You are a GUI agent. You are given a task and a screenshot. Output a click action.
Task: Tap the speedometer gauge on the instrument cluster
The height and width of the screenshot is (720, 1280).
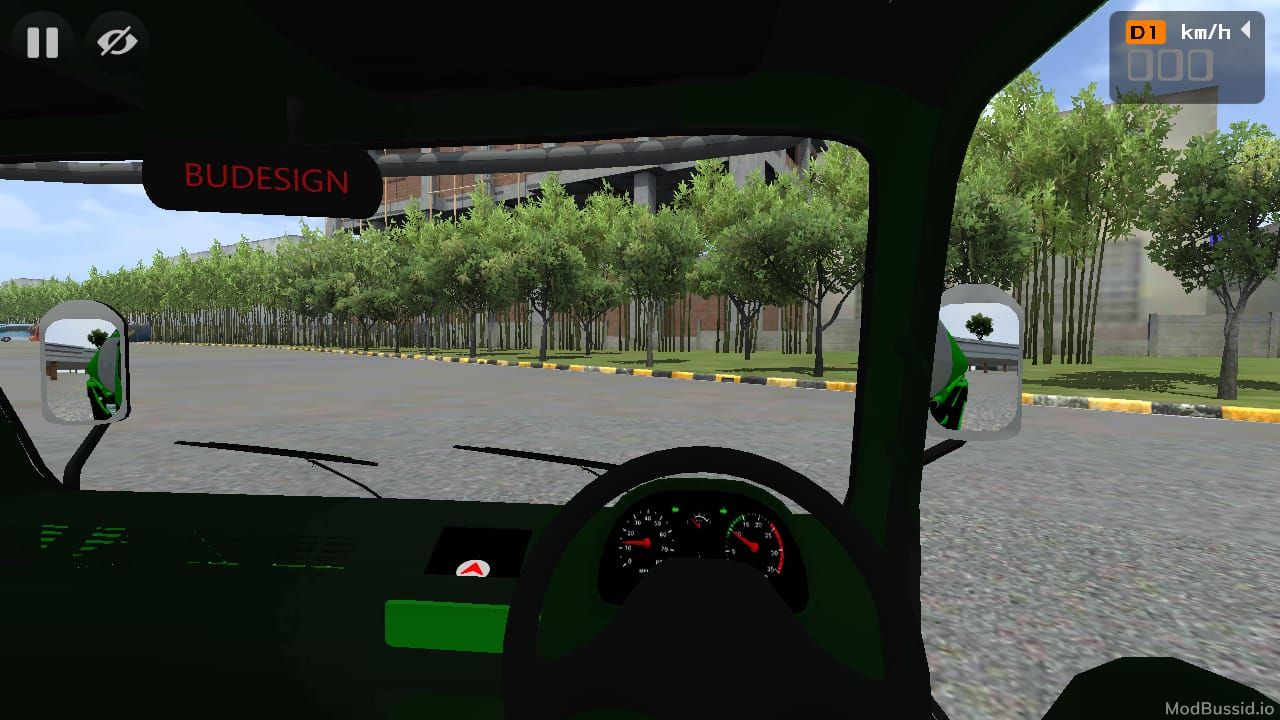tap(646, 541)
